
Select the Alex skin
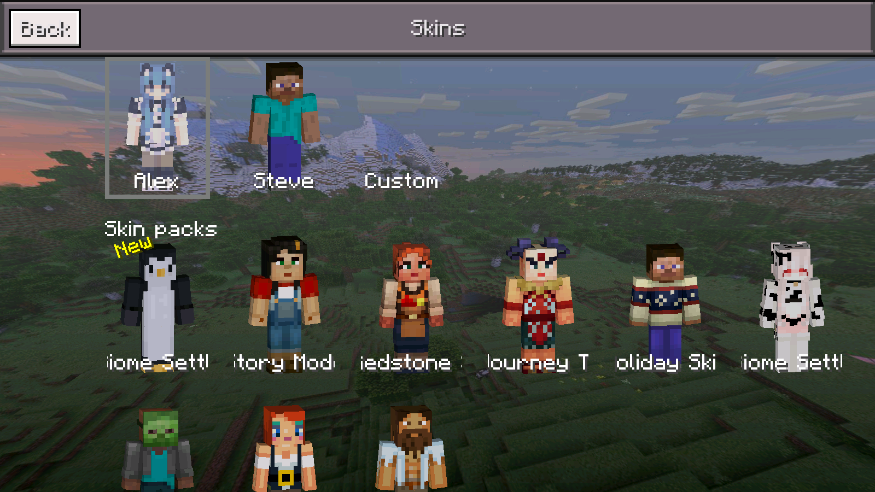point(157,126)
